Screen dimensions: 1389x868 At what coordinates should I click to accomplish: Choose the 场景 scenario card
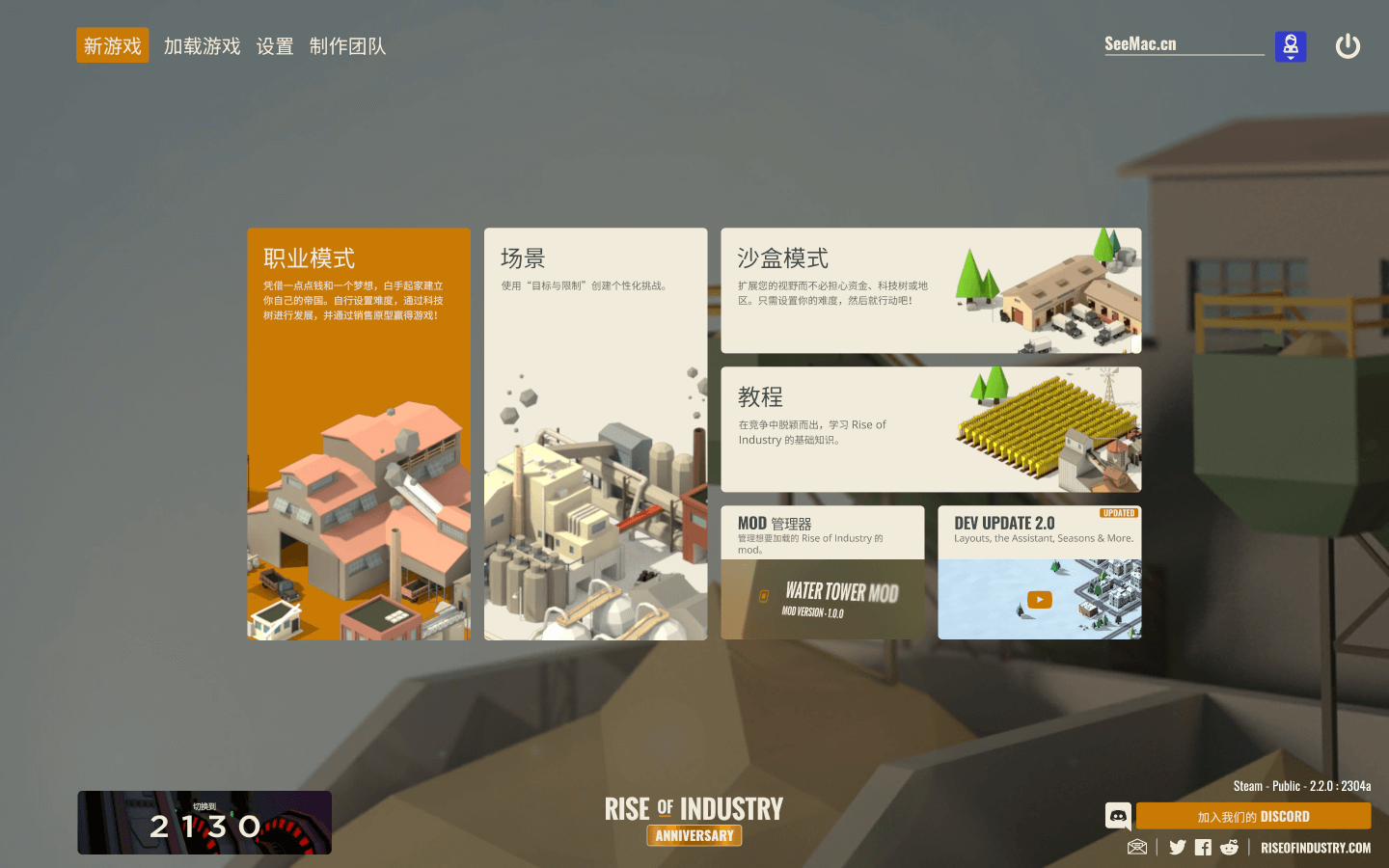pyautogui.click(x=595, y=433)
